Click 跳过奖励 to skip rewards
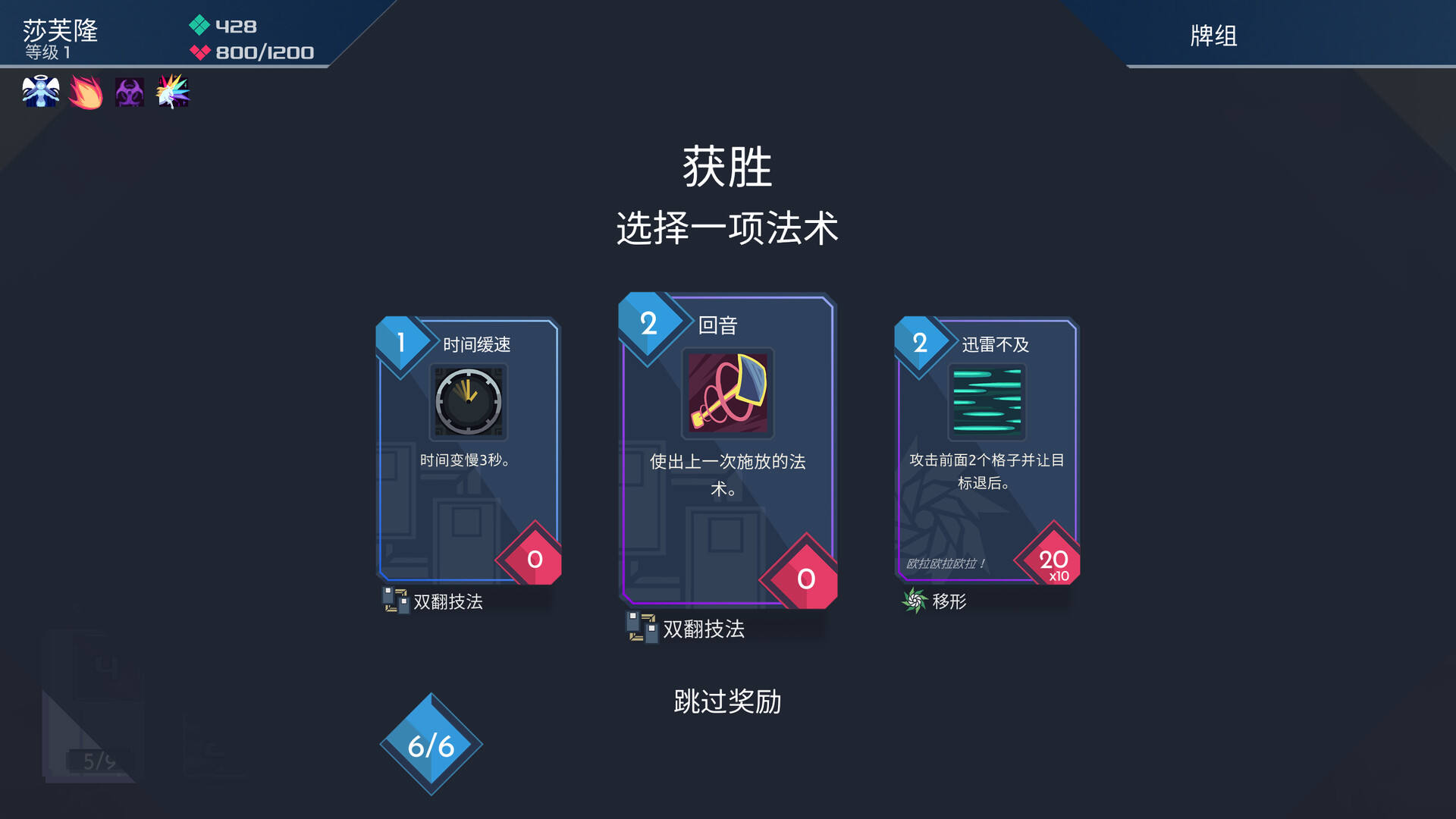This screenshot has height=819, width=1456. click(x=728, y=701)
